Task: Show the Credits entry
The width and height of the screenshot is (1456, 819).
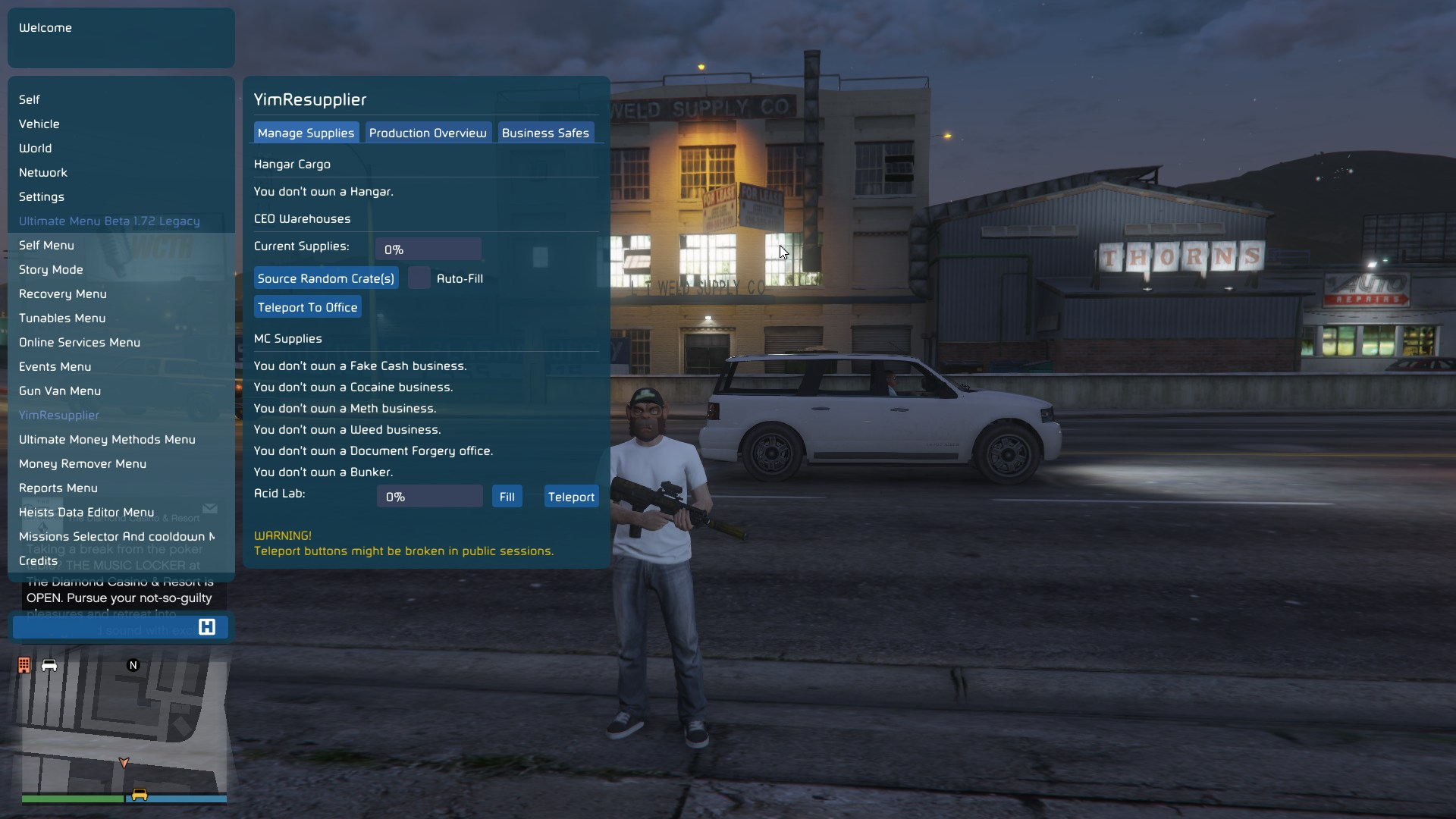Action: coord(38,560)
